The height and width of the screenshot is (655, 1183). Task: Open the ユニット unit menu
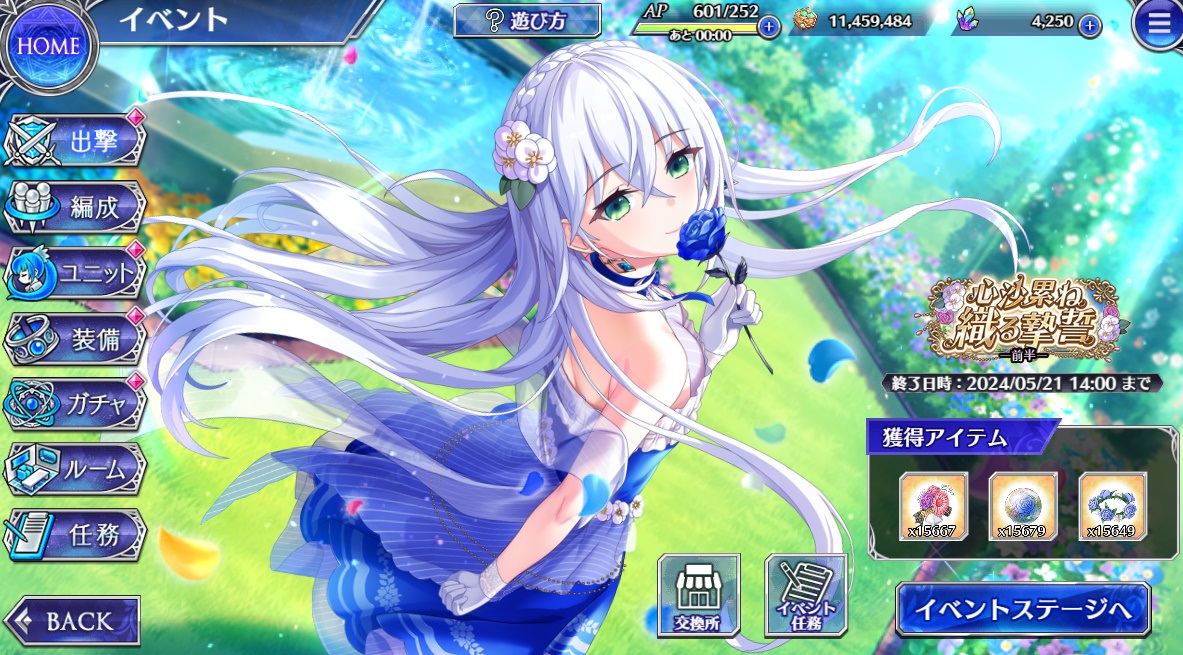coord(80,271)
